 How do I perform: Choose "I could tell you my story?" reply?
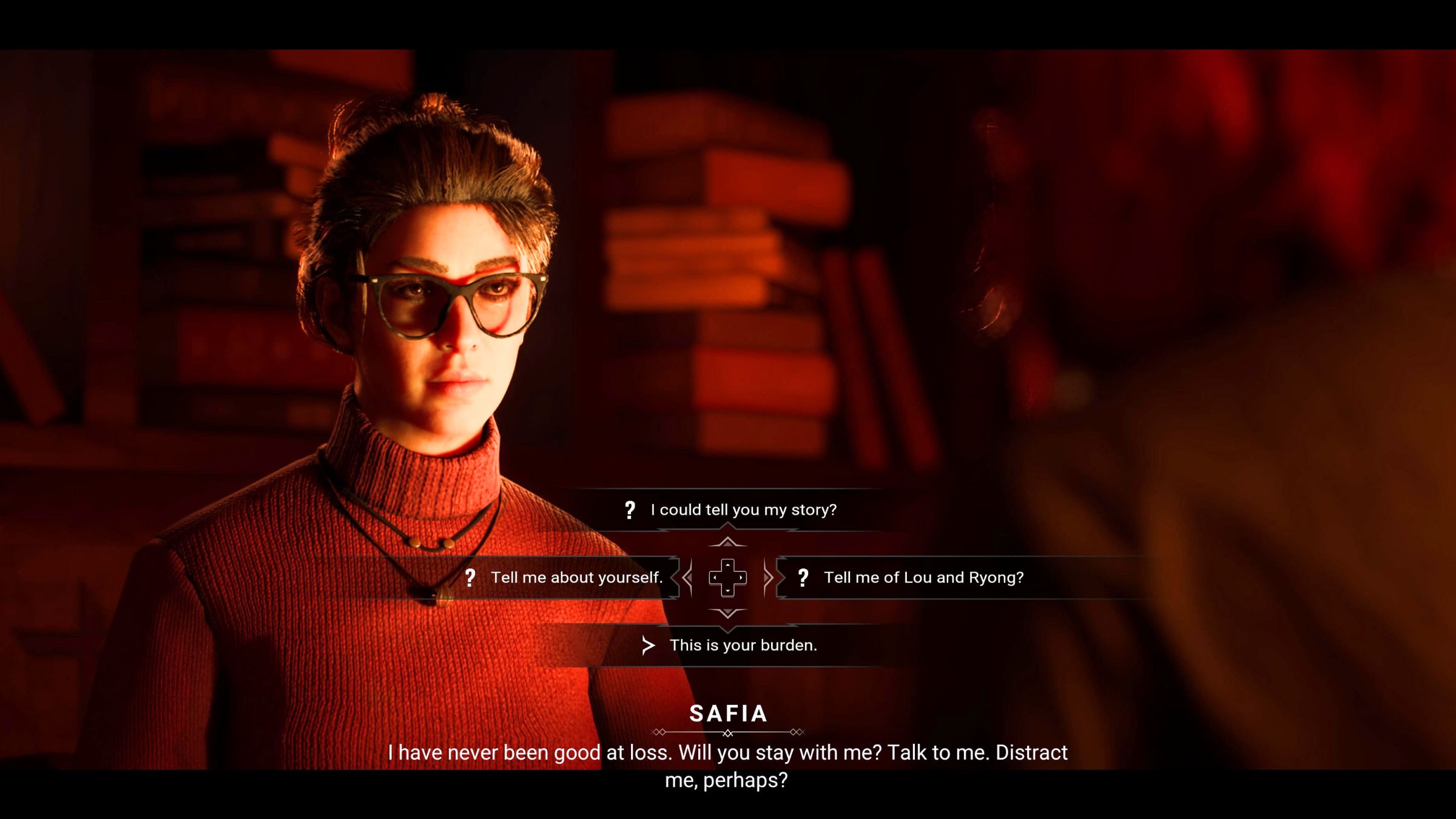(743, 510)
